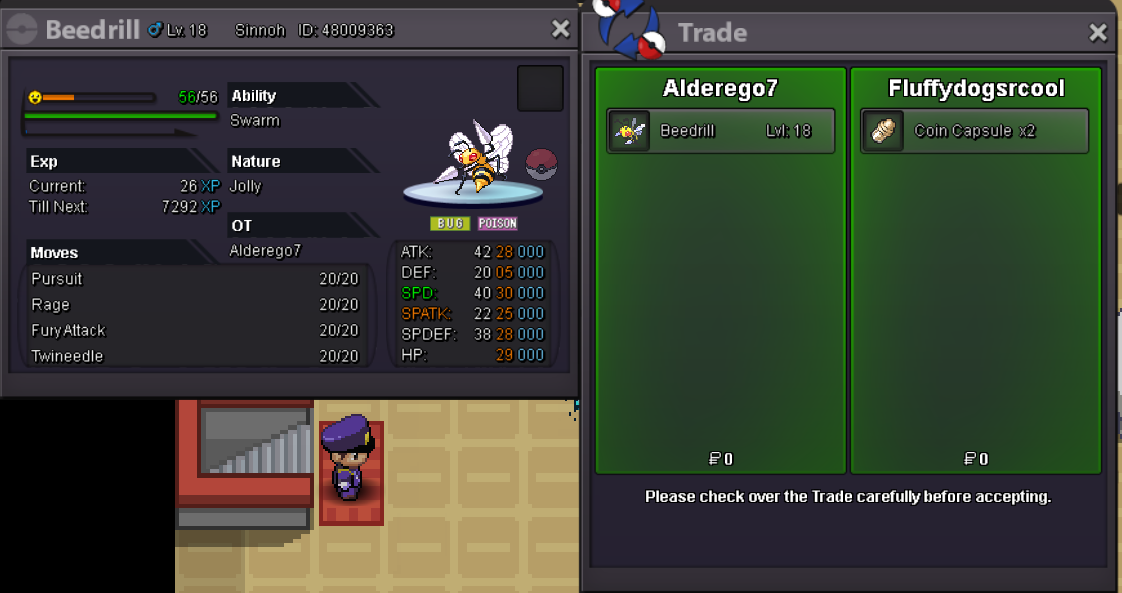Viewport: 1122px width, 593px height.
Task: Choose the Rage move row
Action: coord(194,305)
